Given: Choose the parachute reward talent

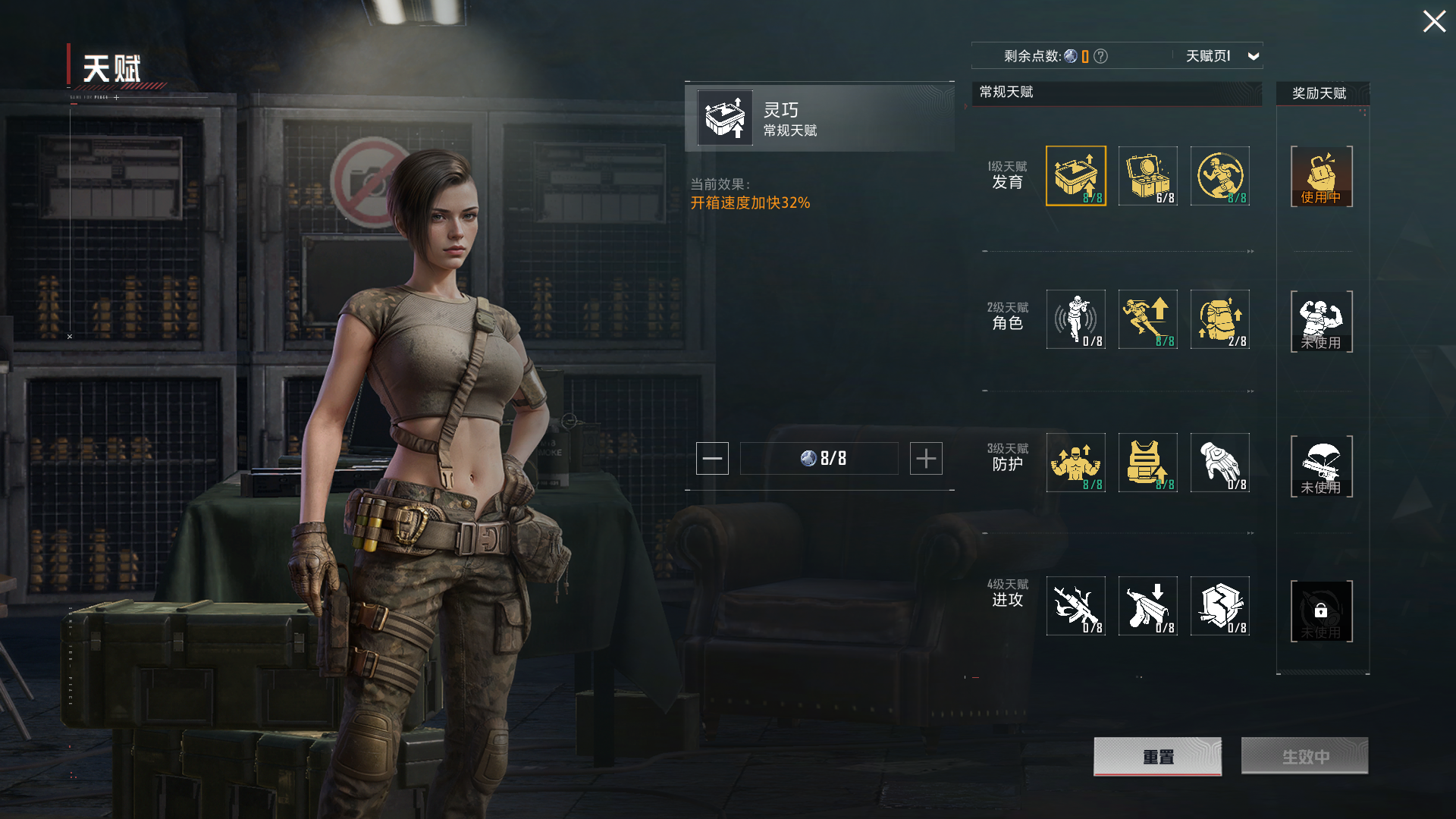Looking at the screenshot, I should pyautogui.click(x=1321, y=466).
